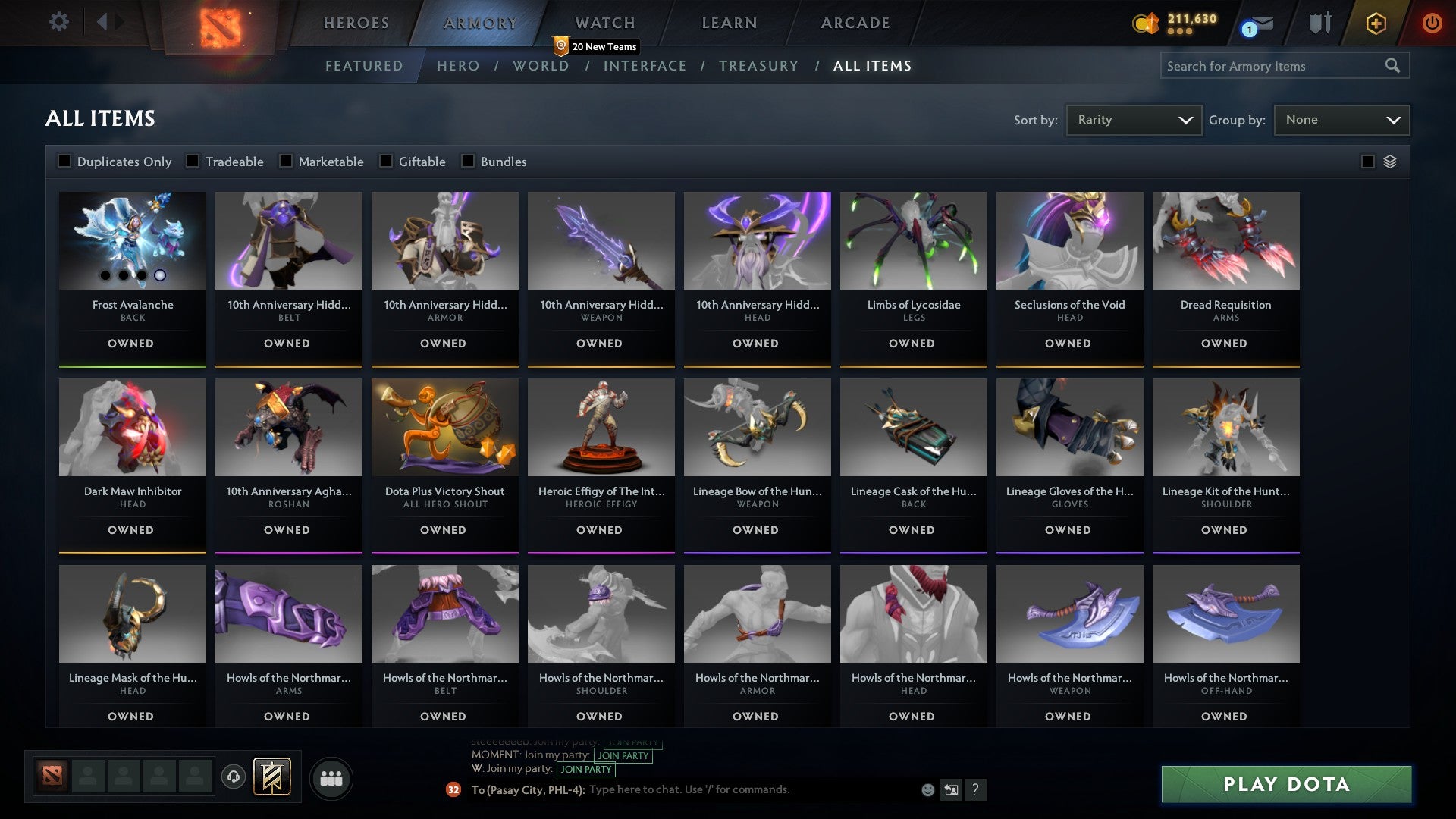Click MOMENT's JOIN PARTY link
This screenshot has width=1456, height=819.
click(x=623, y=756)
